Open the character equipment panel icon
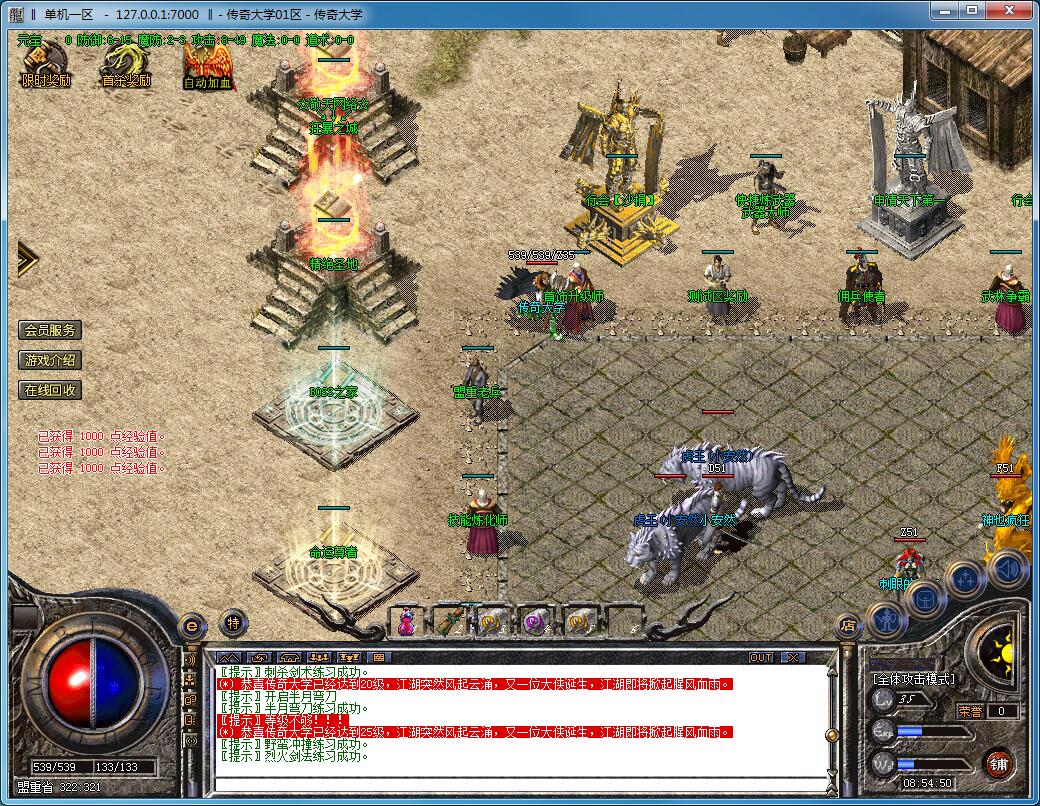The width and height of the screenshot is (1040, 806). click(886, 621)
